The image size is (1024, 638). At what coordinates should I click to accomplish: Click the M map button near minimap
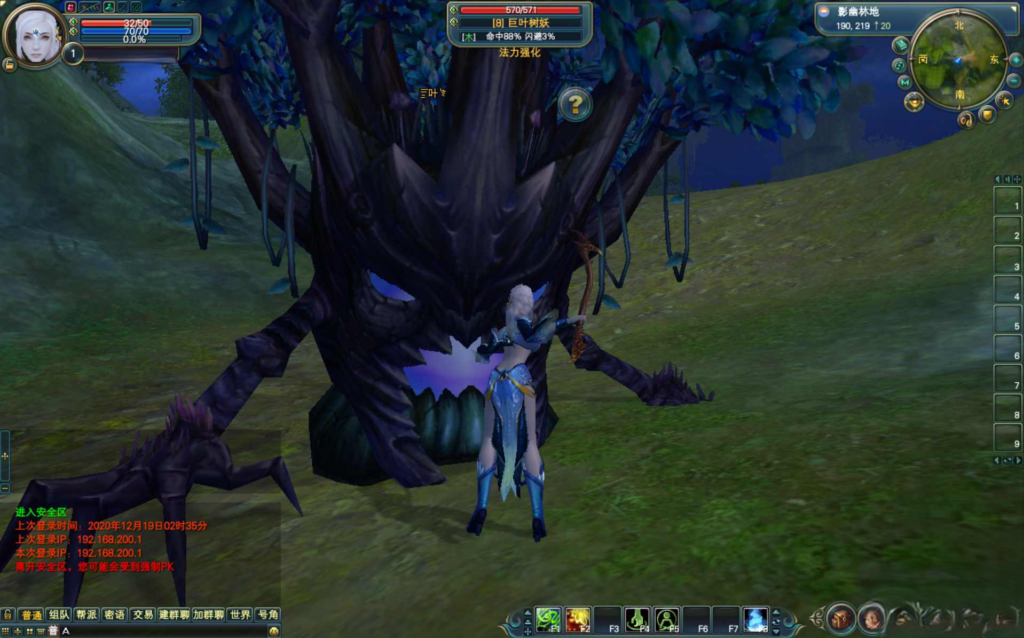coord(904,82)
